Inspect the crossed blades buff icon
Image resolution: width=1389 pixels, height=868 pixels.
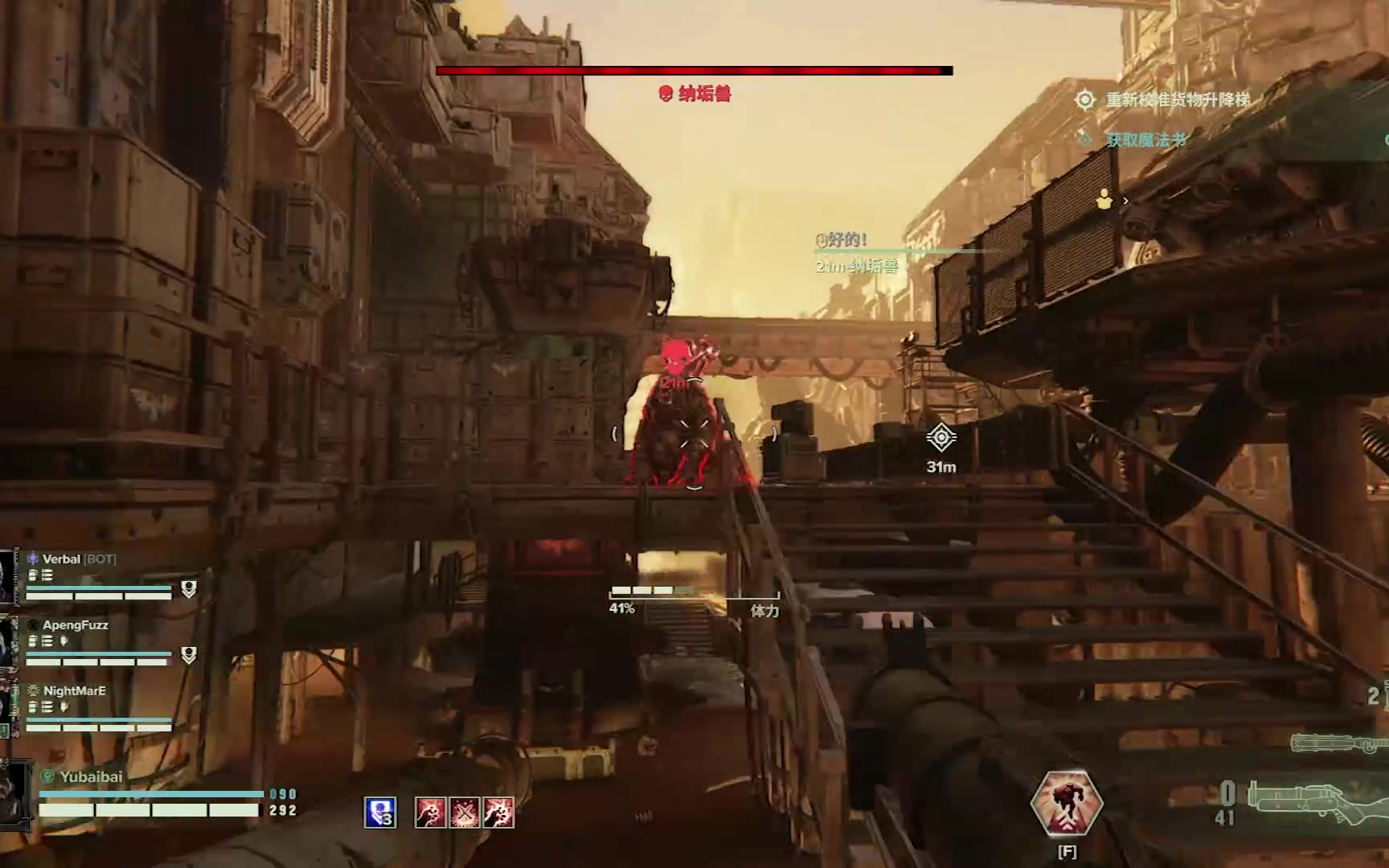[x=464, y=813]
